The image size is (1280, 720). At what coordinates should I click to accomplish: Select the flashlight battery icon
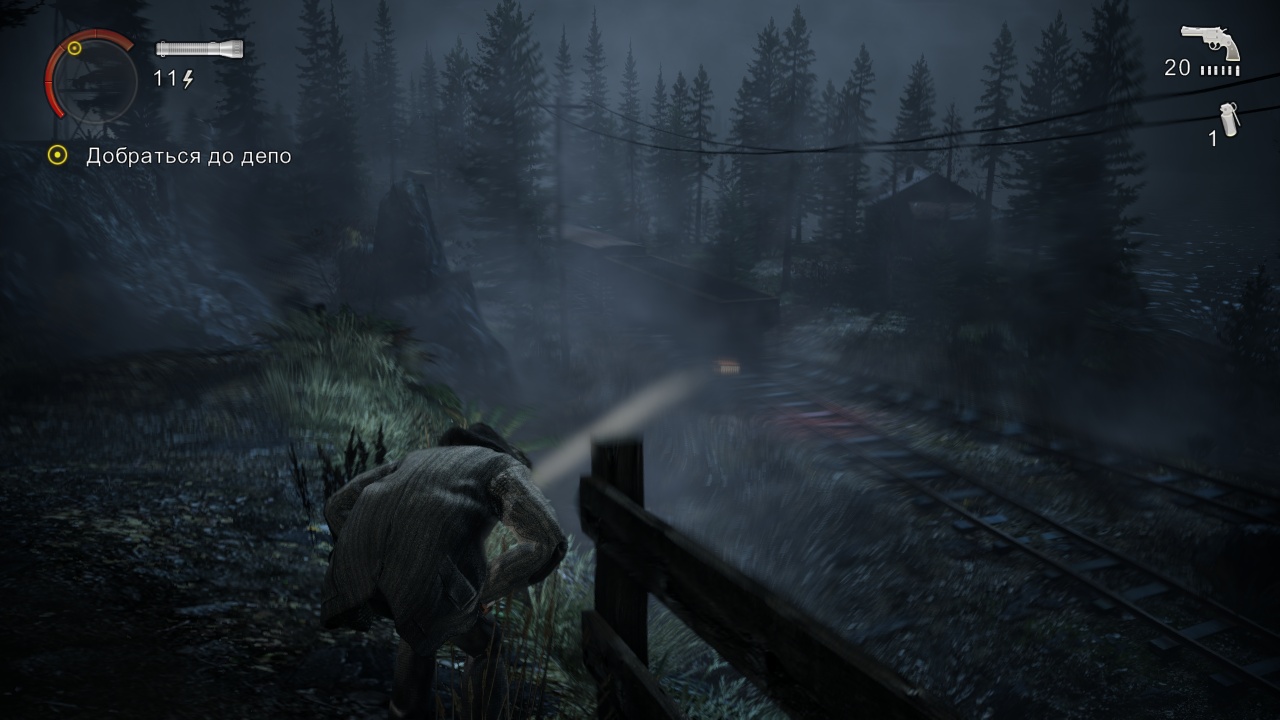point(200,48)
